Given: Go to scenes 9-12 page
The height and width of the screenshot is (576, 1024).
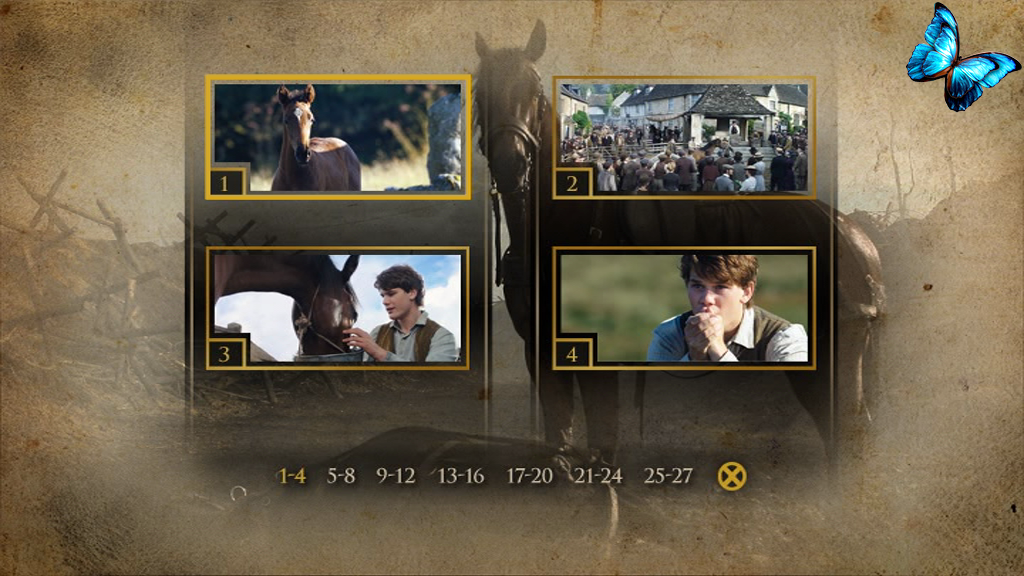Looking at the screenshot, I should pos(396,476).
